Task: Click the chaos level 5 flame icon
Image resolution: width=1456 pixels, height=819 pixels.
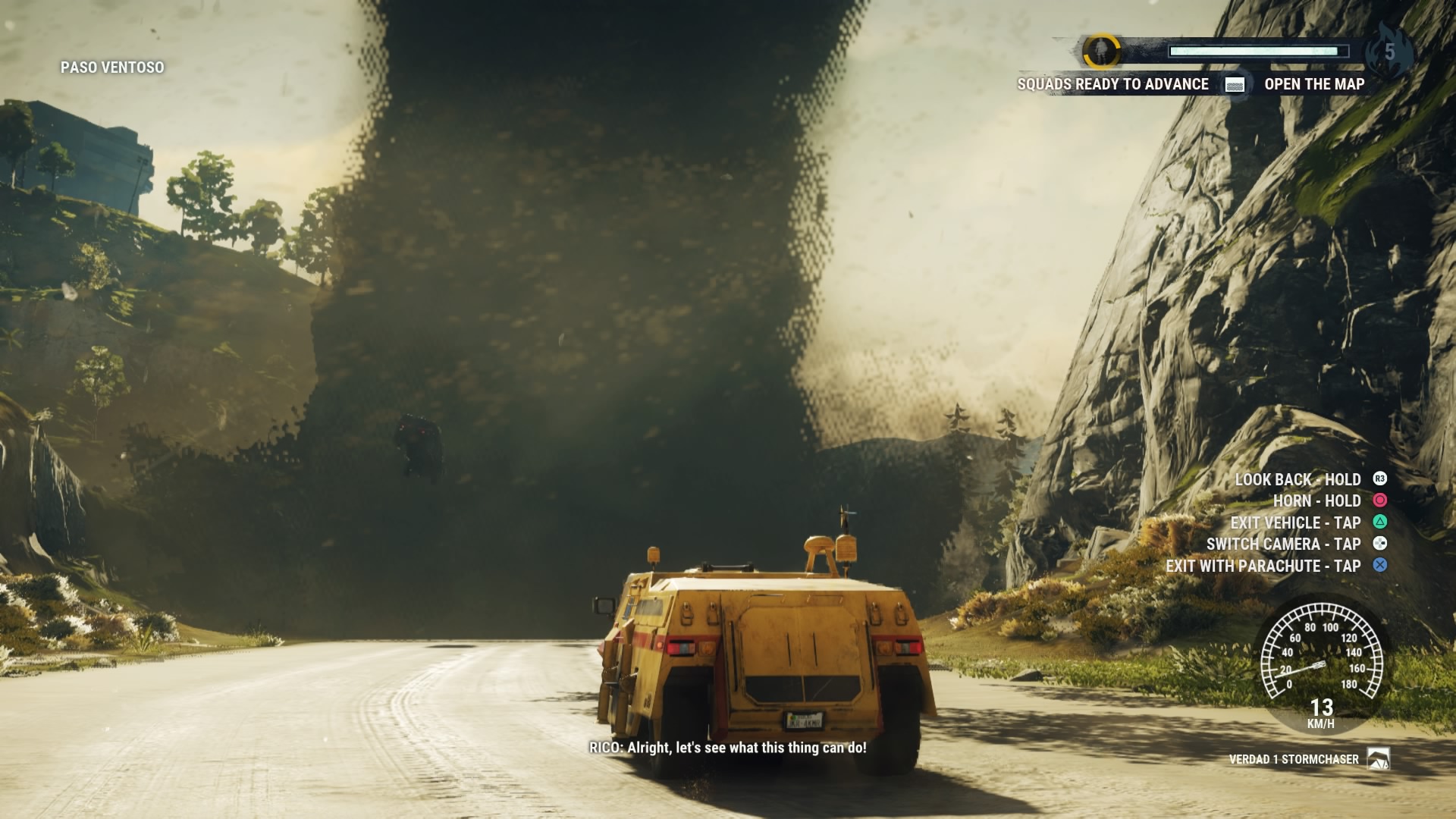Action: (x=1389, y=52)
